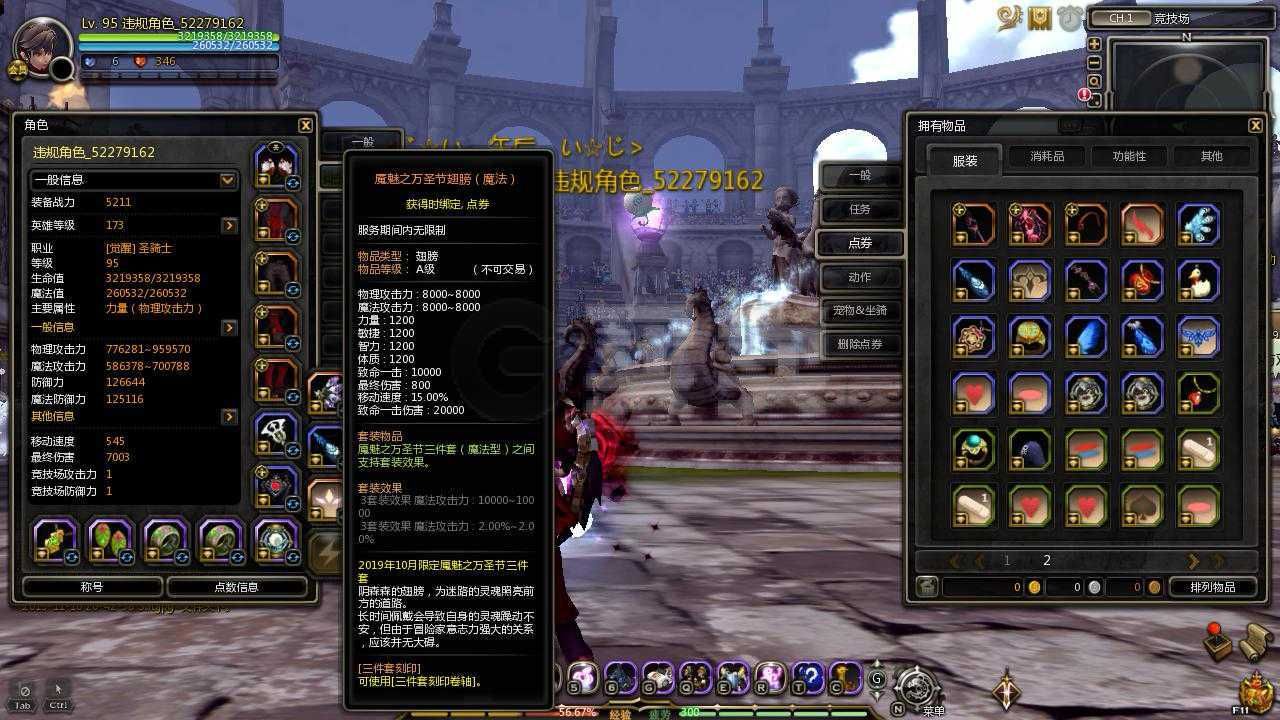Viewport: 1280px width, 720px height.
Task: Expand the 物理攻击力 section arrow
Action: click(x=228, y=329)
